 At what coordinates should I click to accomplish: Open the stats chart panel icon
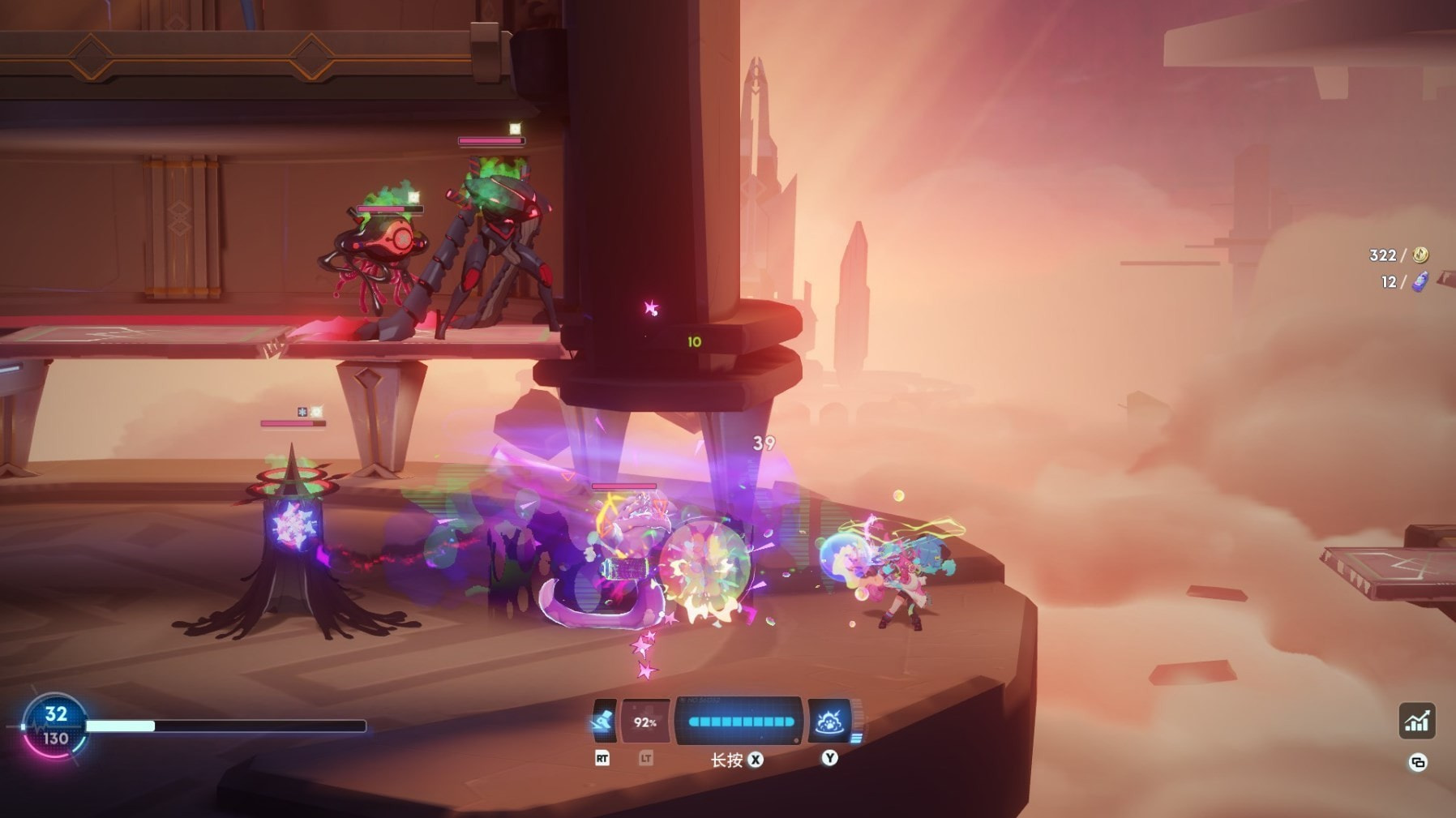click(1416, 721)
